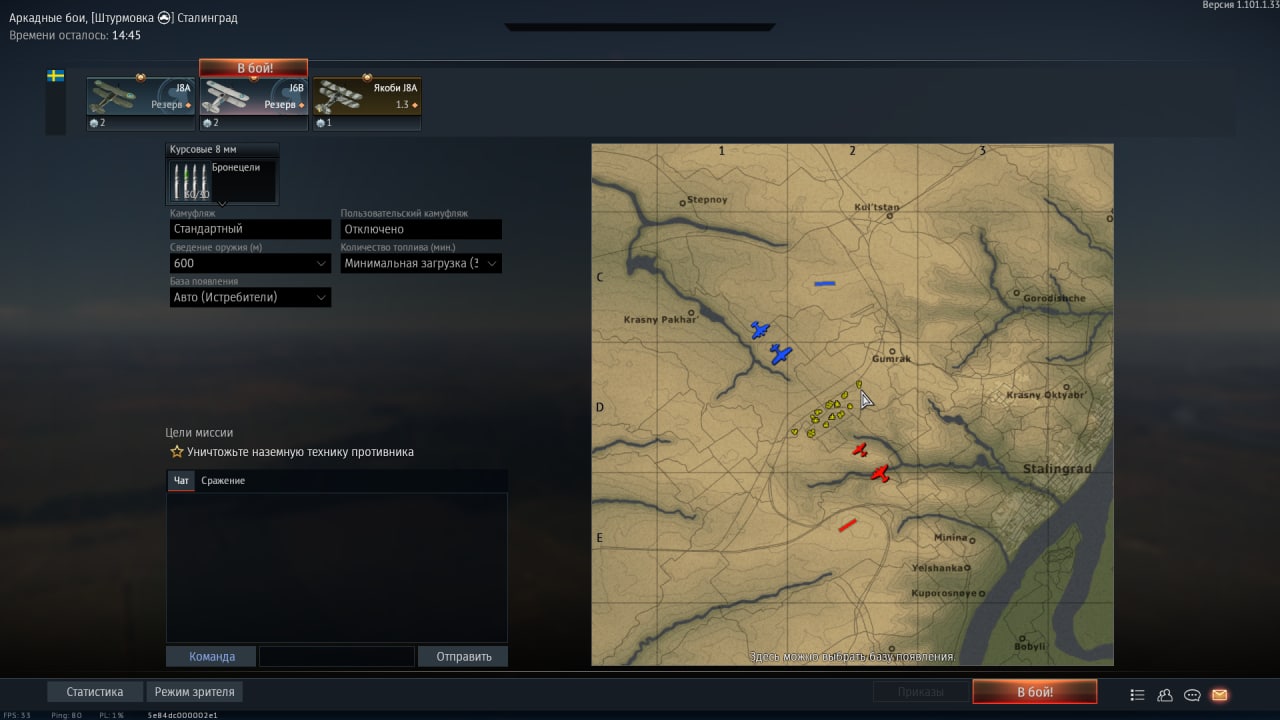This screenshot has width=1280, height=720.
Task: Open the Количество топлива fuel dropdown
Action: 421,263
